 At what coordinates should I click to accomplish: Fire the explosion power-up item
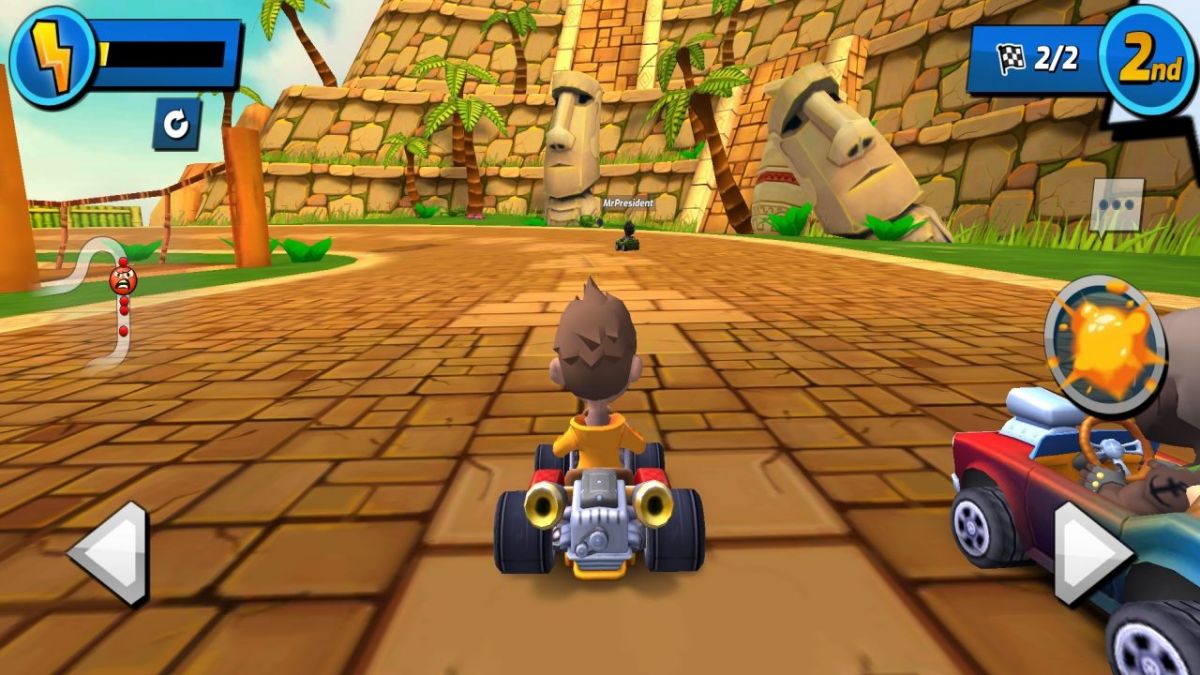pos(1105,344)
